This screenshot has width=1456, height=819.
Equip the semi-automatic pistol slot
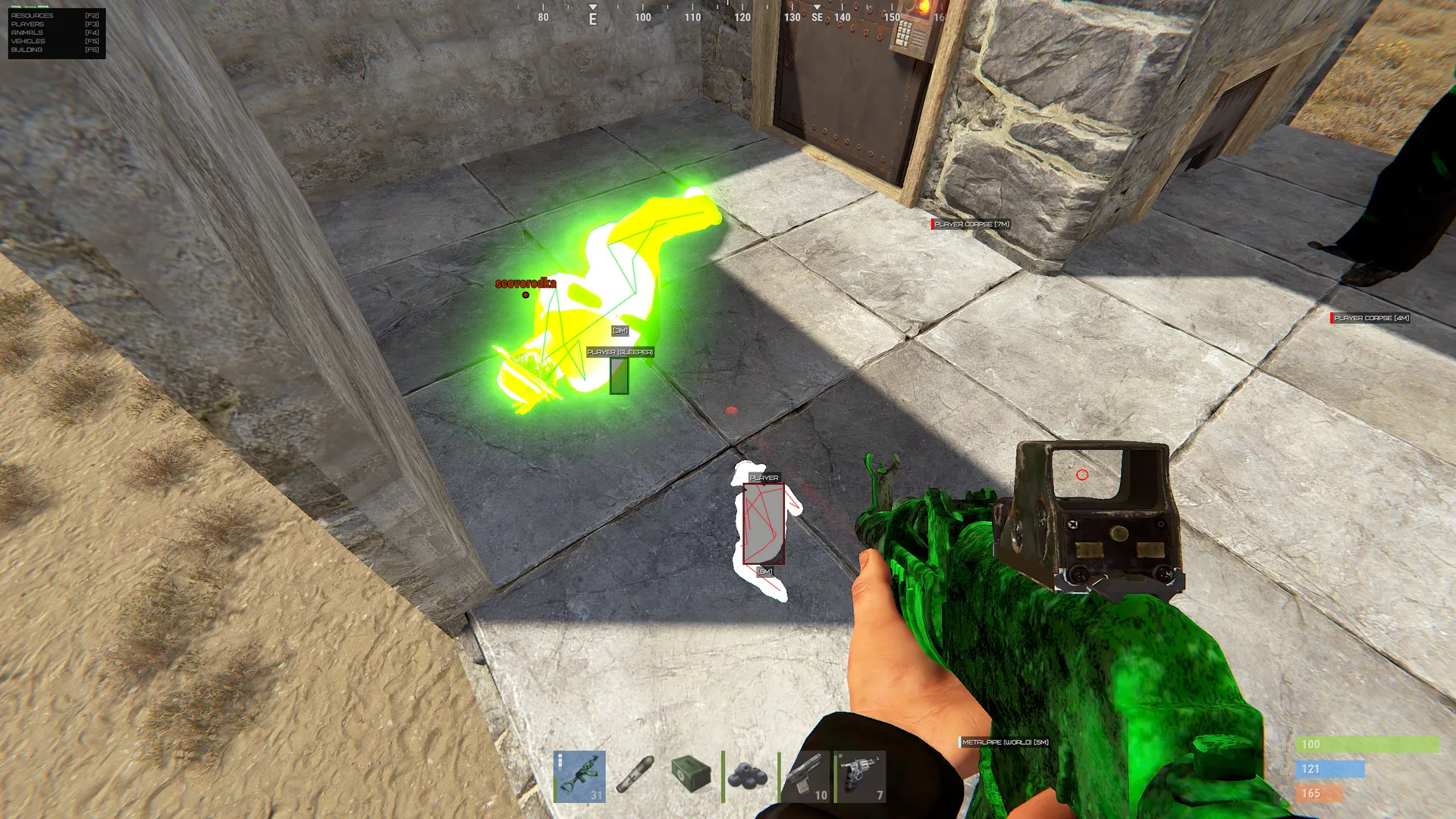pyautogui.click(x=805, y=777)
